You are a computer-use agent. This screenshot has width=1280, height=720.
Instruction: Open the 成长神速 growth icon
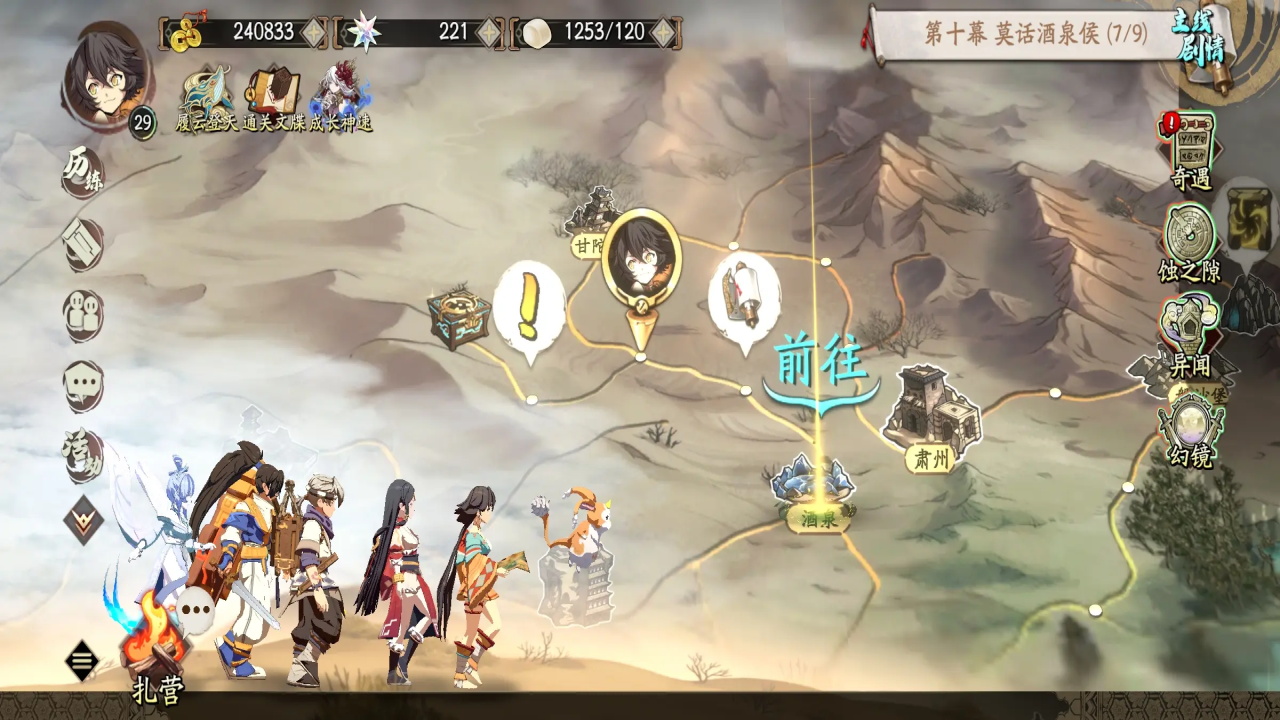[x=340, y=95]
